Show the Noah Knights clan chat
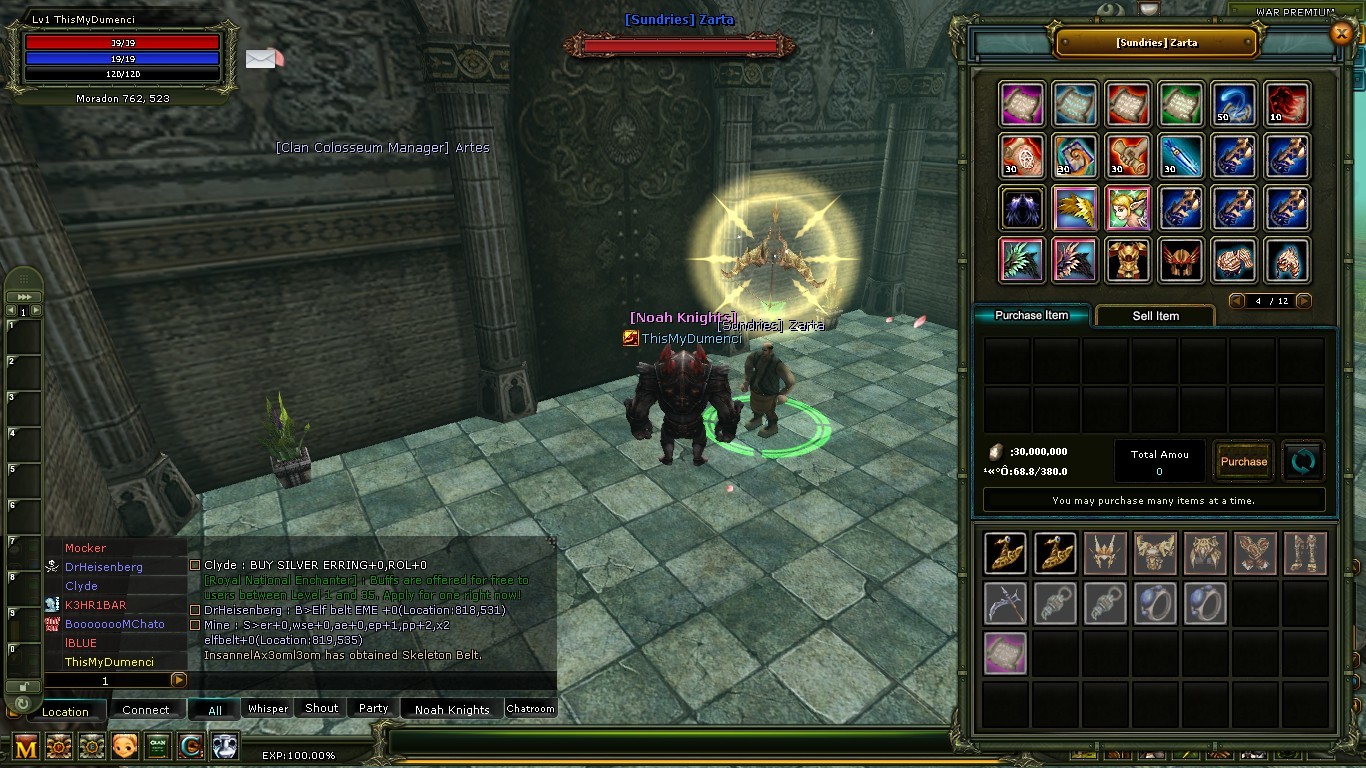Screen dimensions: 1366x768 point(452,710)
